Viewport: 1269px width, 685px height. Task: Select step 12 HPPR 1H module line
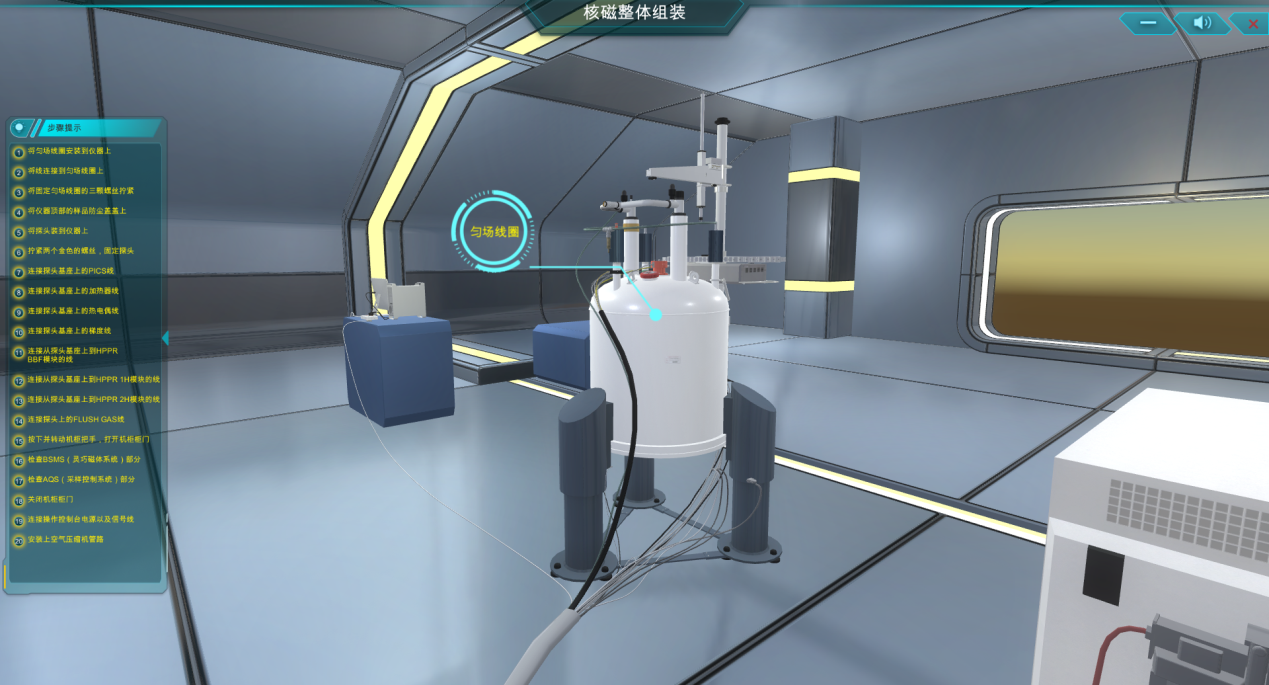coord(92,380)
